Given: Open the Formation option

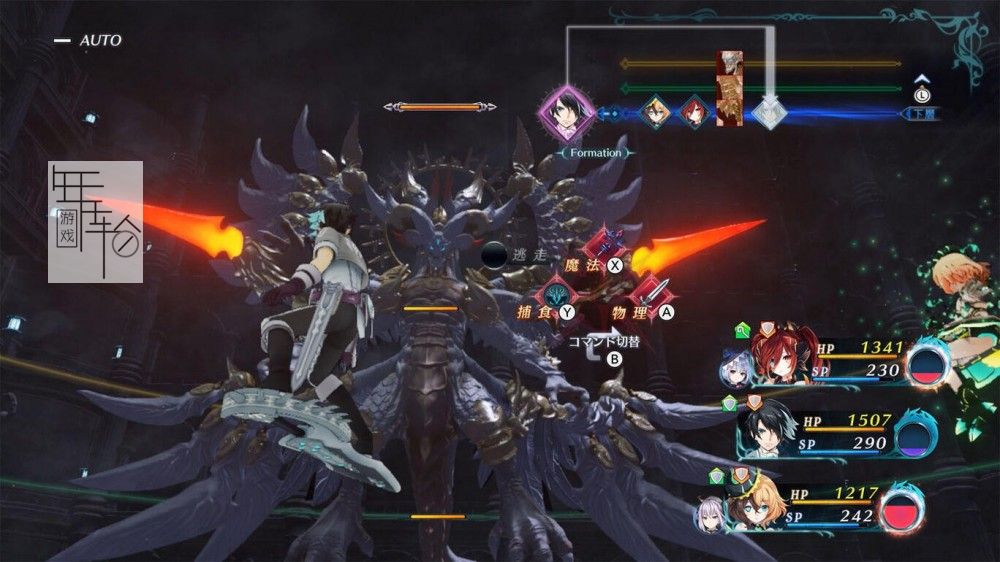Looking at the screenshot, I should tap(595, 153).
